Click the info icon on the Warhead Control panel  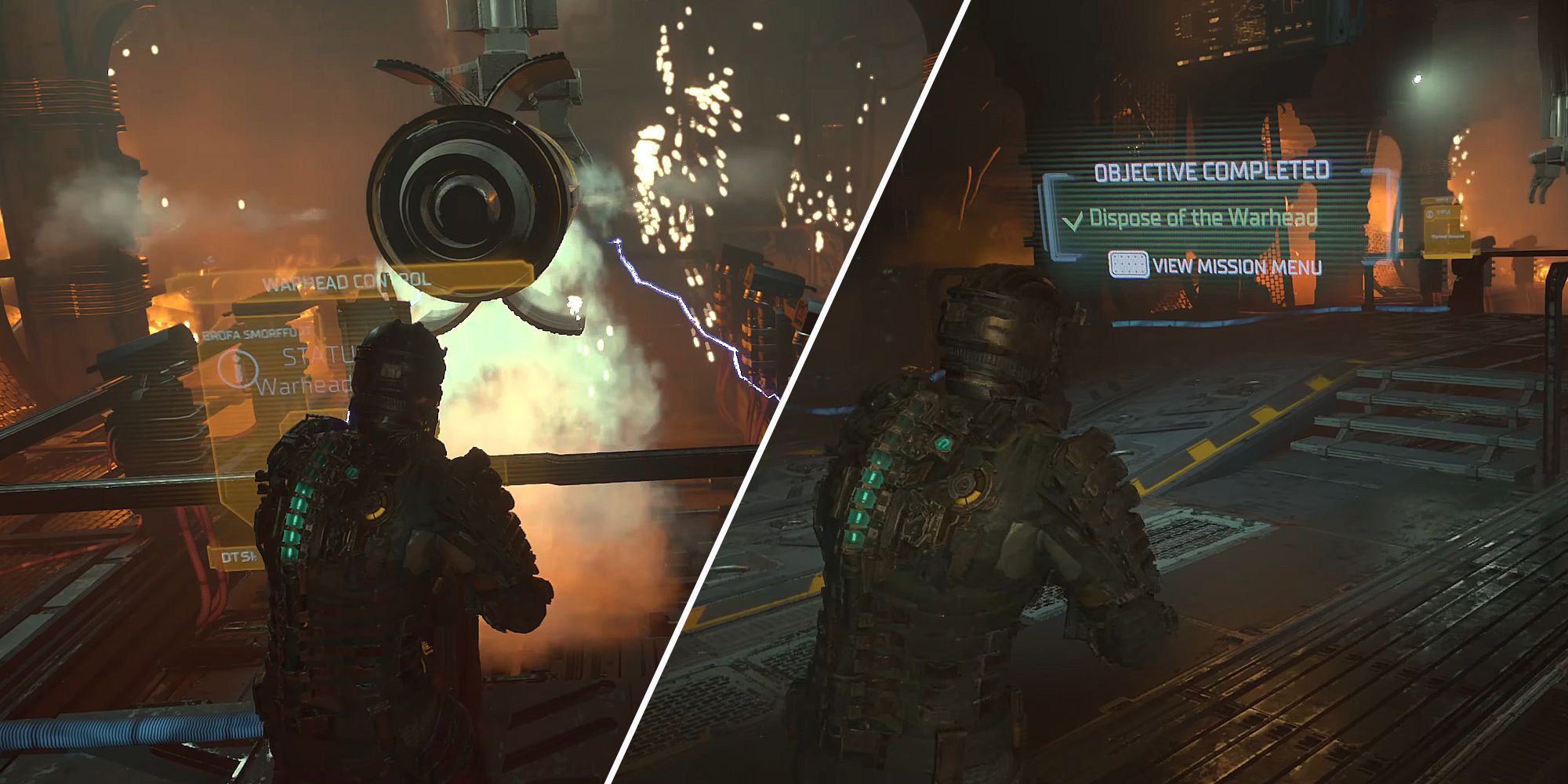[237, 368]
